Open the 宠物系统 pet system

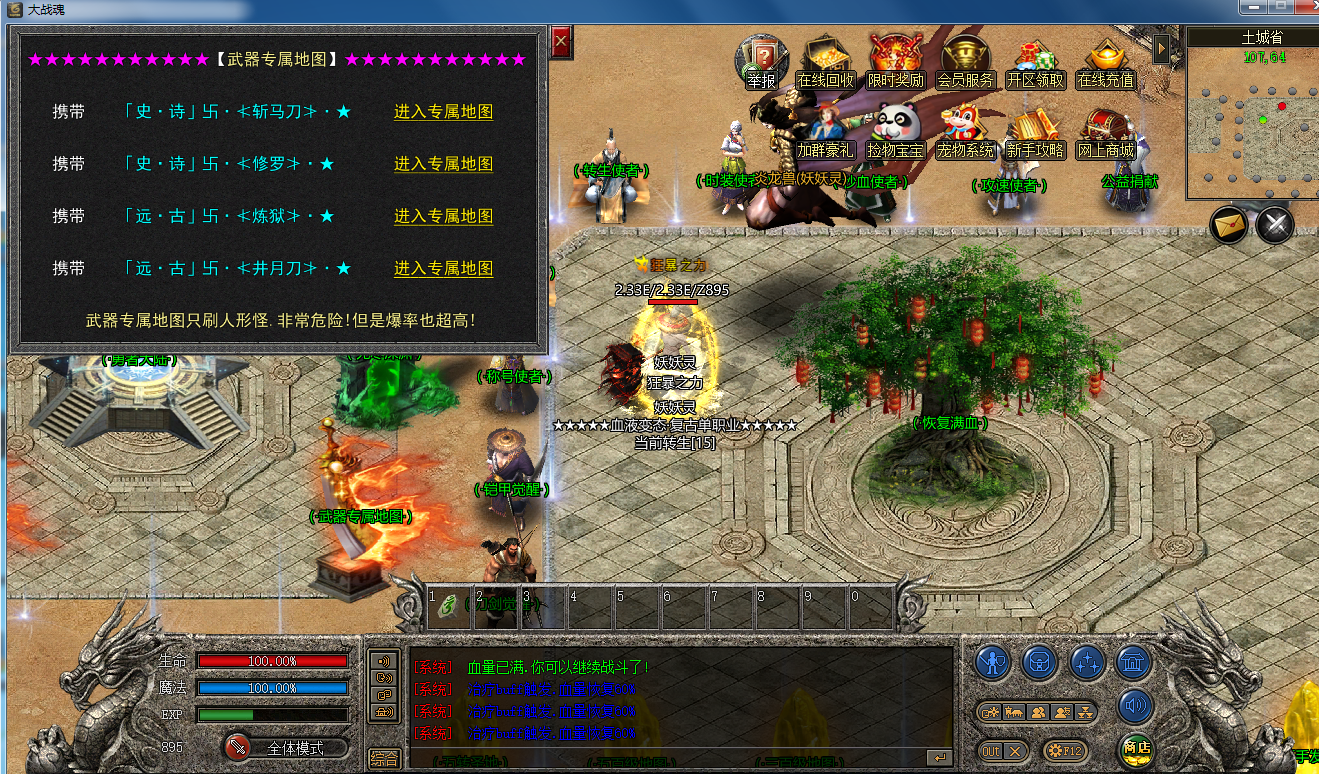coord(965,132)
